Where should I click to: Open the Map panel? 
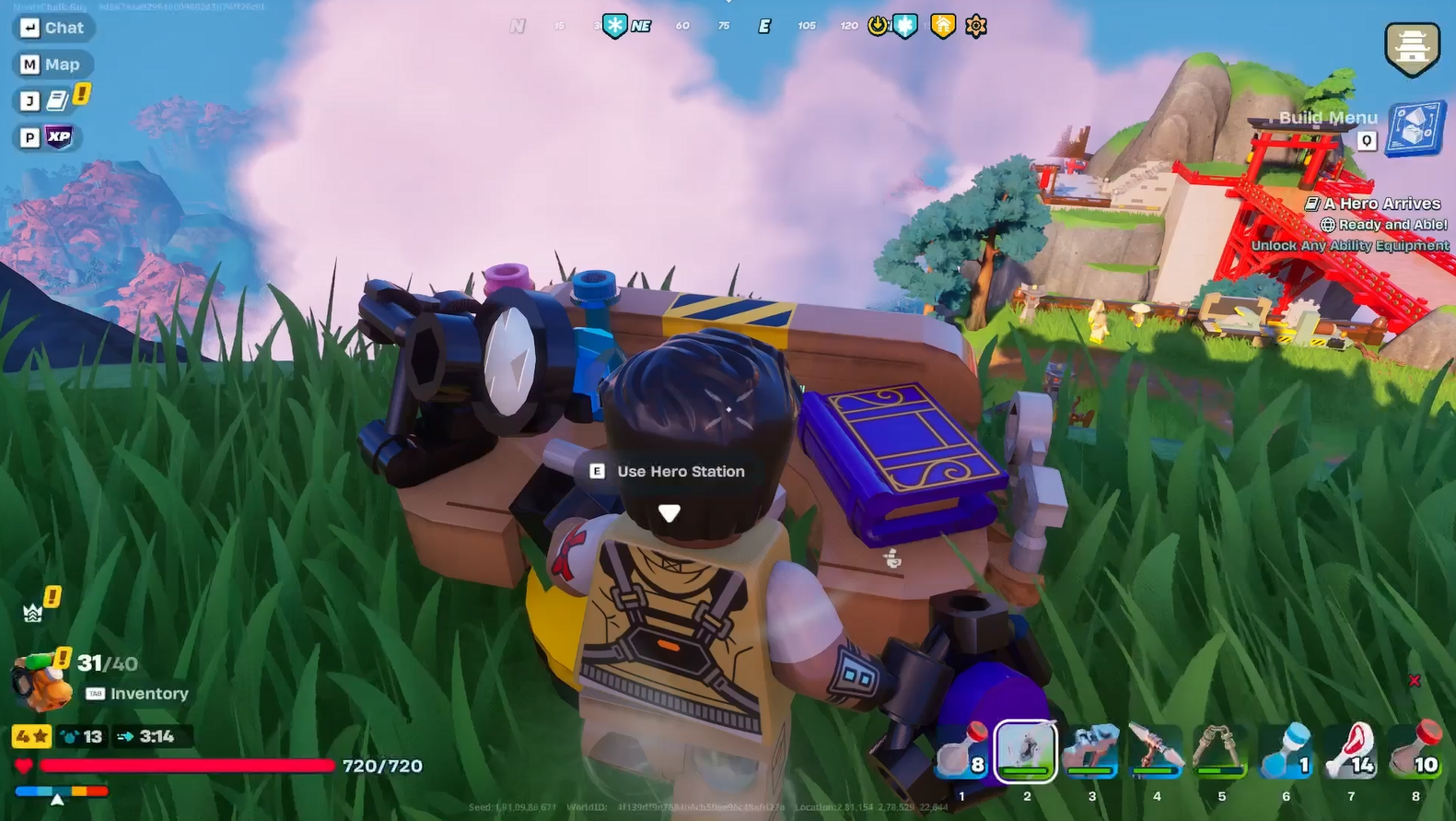52,64
